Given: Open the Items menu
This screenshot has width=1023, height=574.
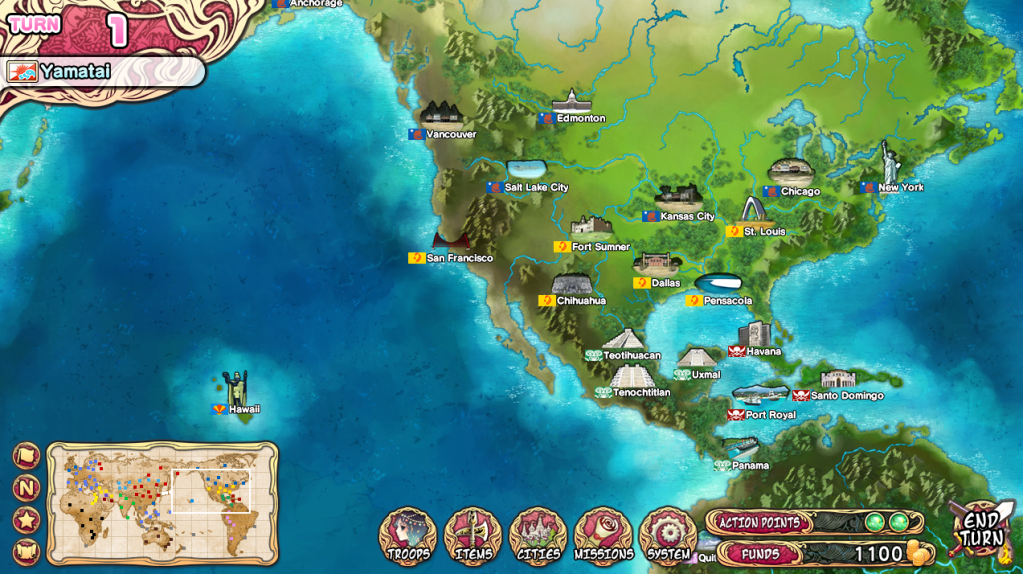Looking at the screenshot, I should (473, 537).
